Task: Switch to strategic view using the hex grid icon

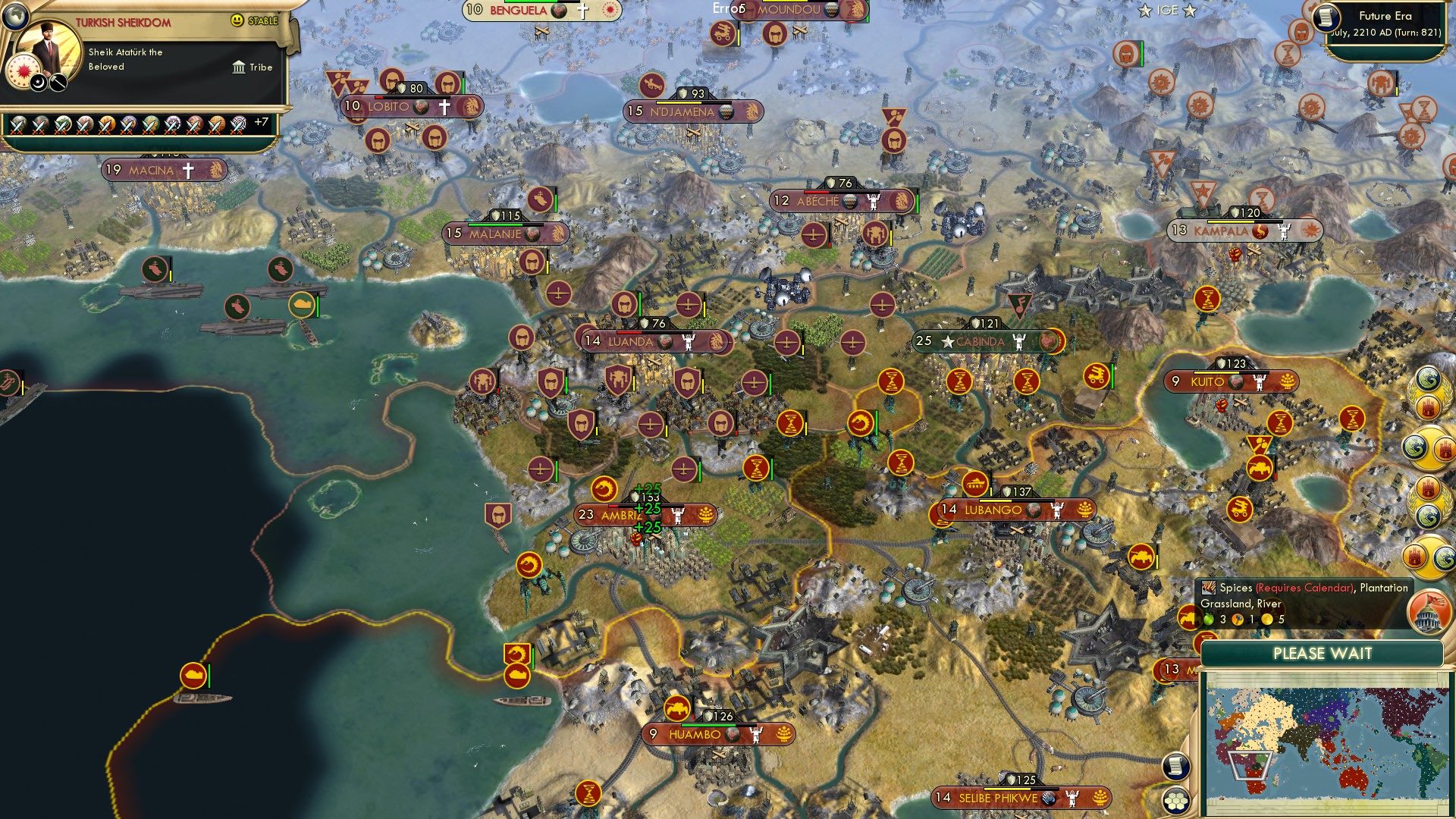Action: coord(1176,802)
